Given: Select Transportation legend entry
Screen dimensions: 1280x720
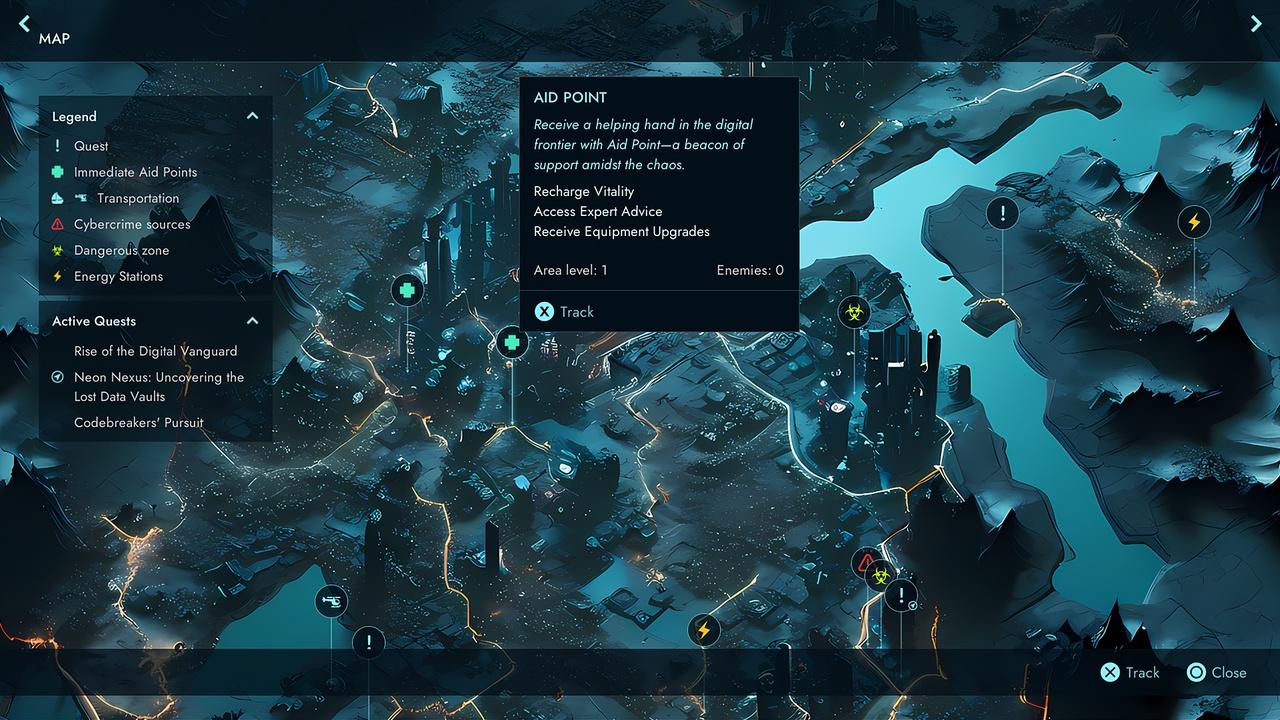Looking at the screenshot, I should [x=137, y=198].
